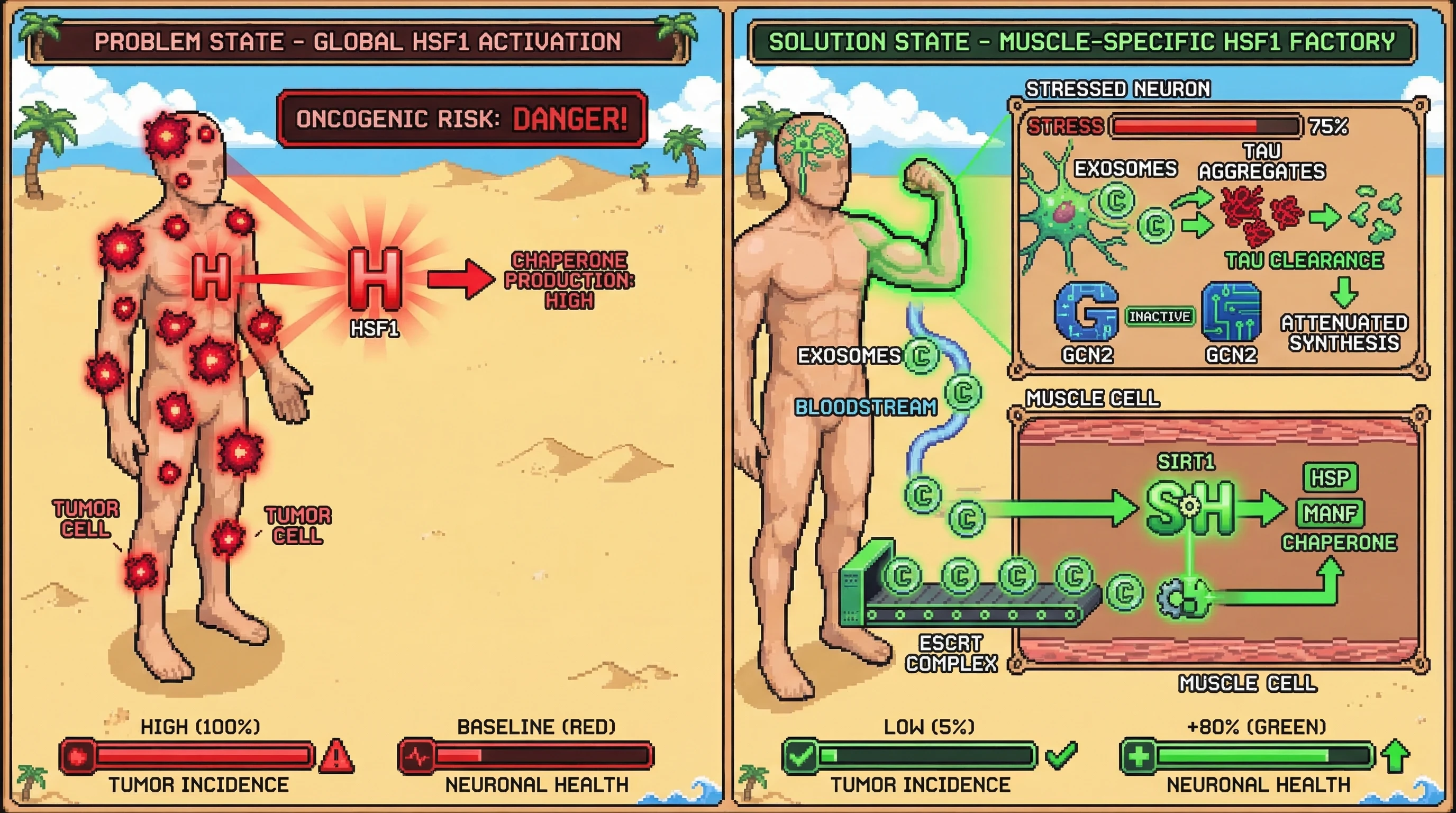Click the INACTIVE label between GCN2 icons
Viewport: 1456px width, 813px height.
tap(1159, 317)
